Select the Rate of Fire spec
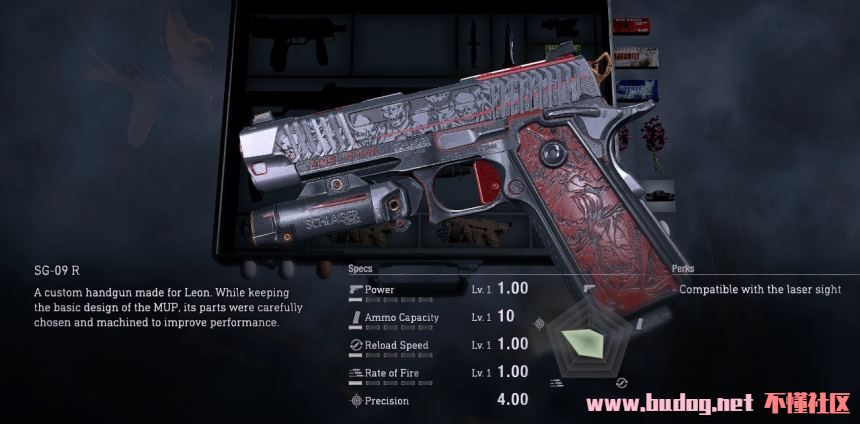The image size is (860, 424). tap(438, 373)
